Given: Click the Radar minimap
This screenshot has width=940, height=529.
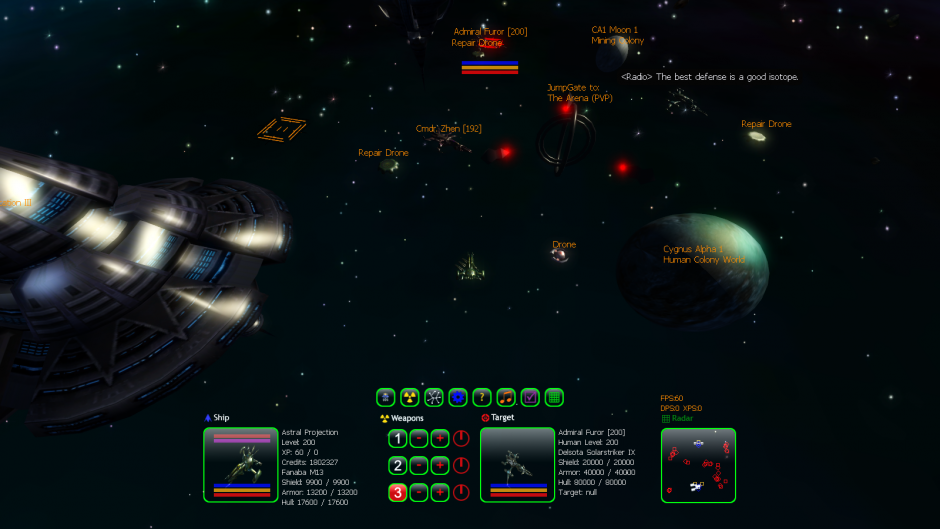Looking at the screenshot, I should click(x=698, y=465).
